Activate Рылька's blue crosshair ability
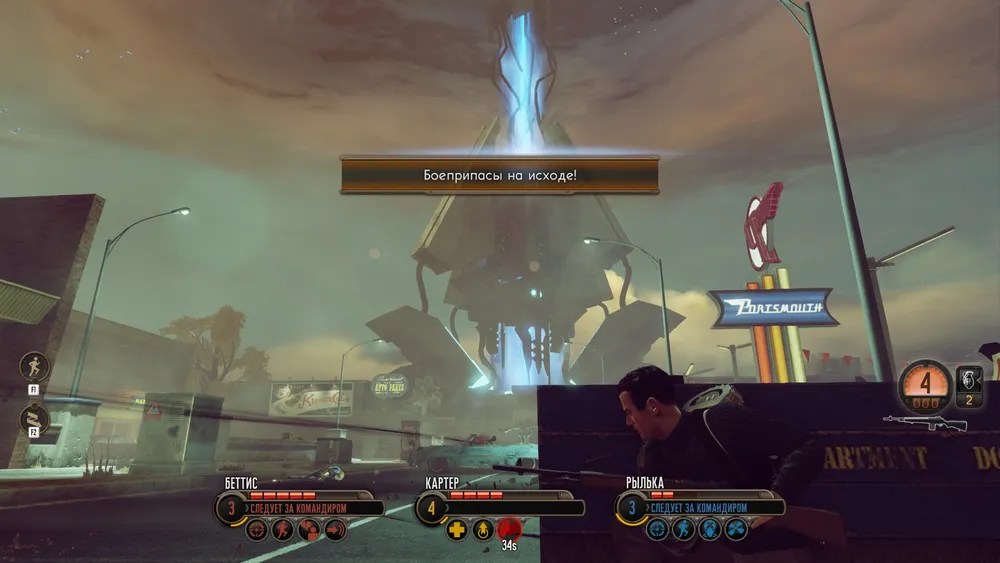The width and height of the screenshot is (1000, 563). pos(658,530)
